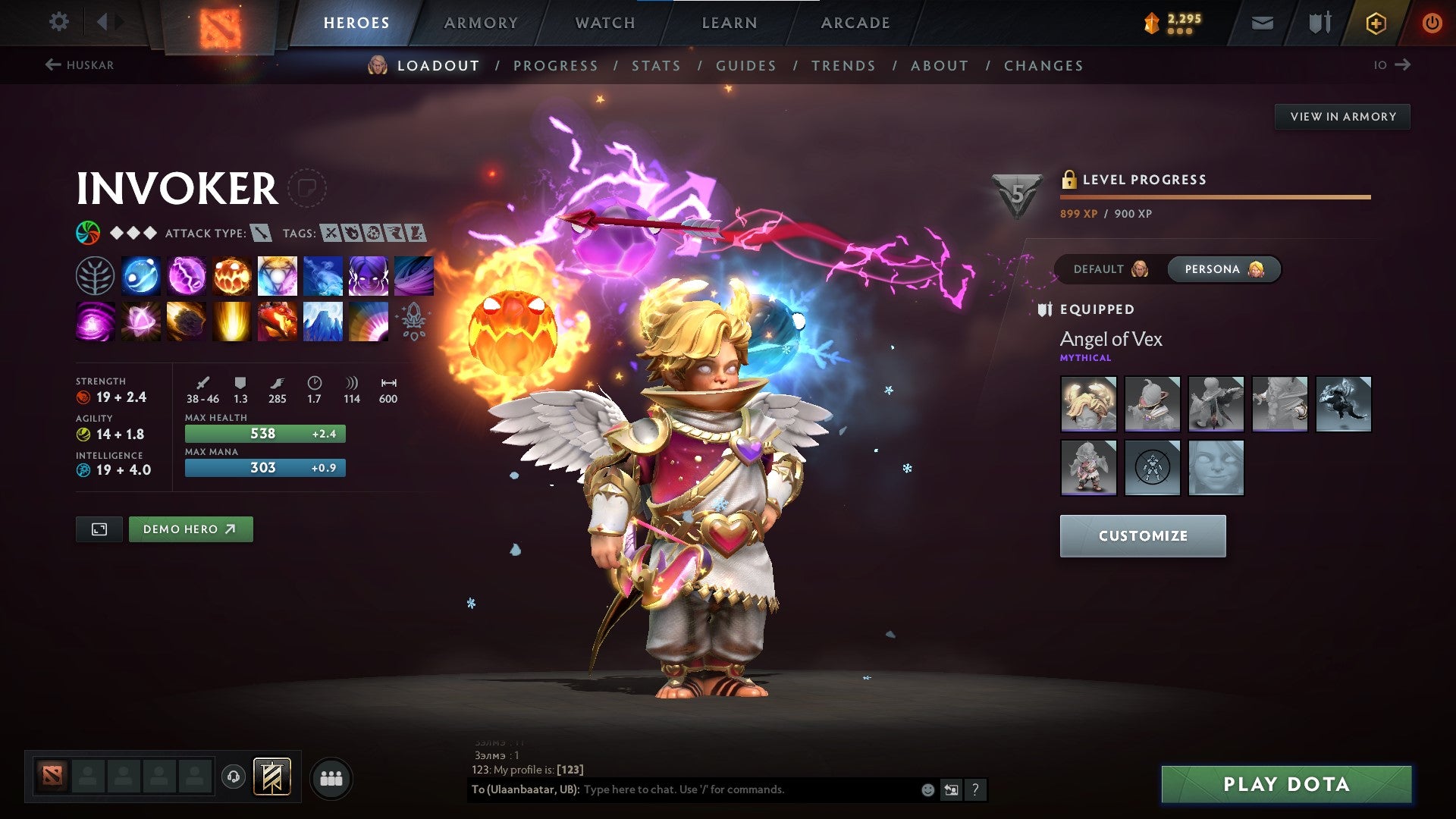The image size is (1456, 819).
Task: Open the STATS section for Invoker
Action: coord(656,66)
